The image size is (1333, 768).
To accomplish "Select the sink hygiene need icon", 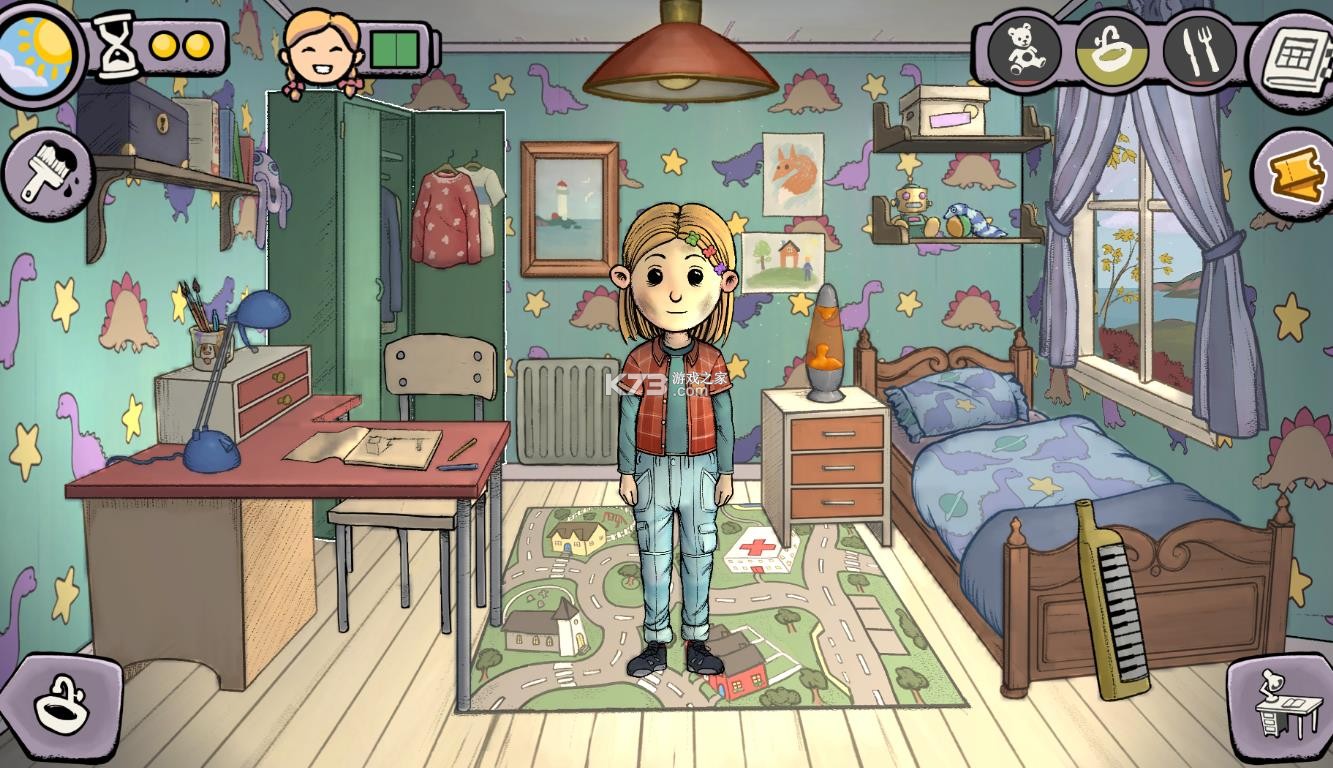I will 1111,50.
